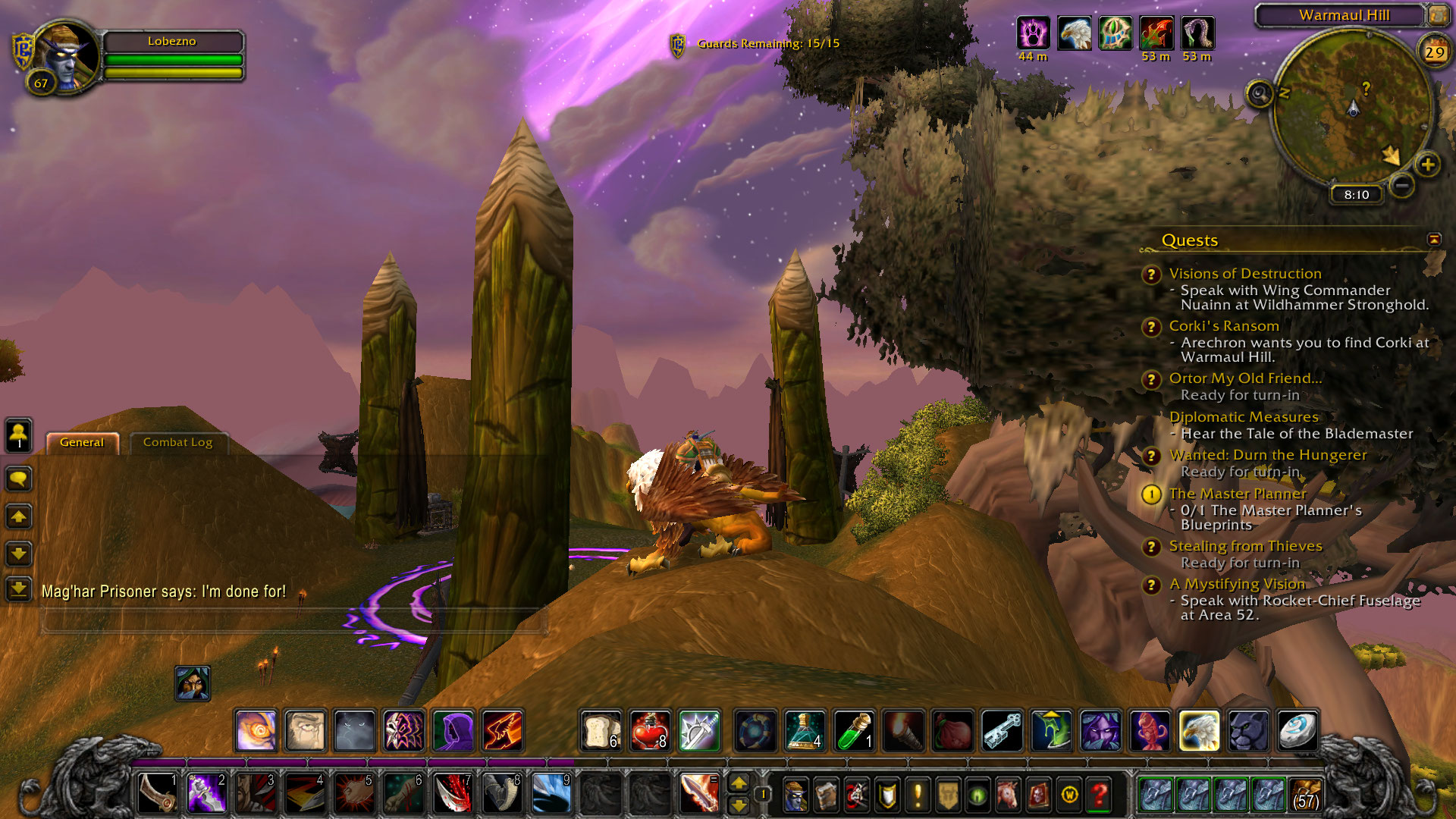Open the chat menu speech bubble button

(x=19, y=479)
